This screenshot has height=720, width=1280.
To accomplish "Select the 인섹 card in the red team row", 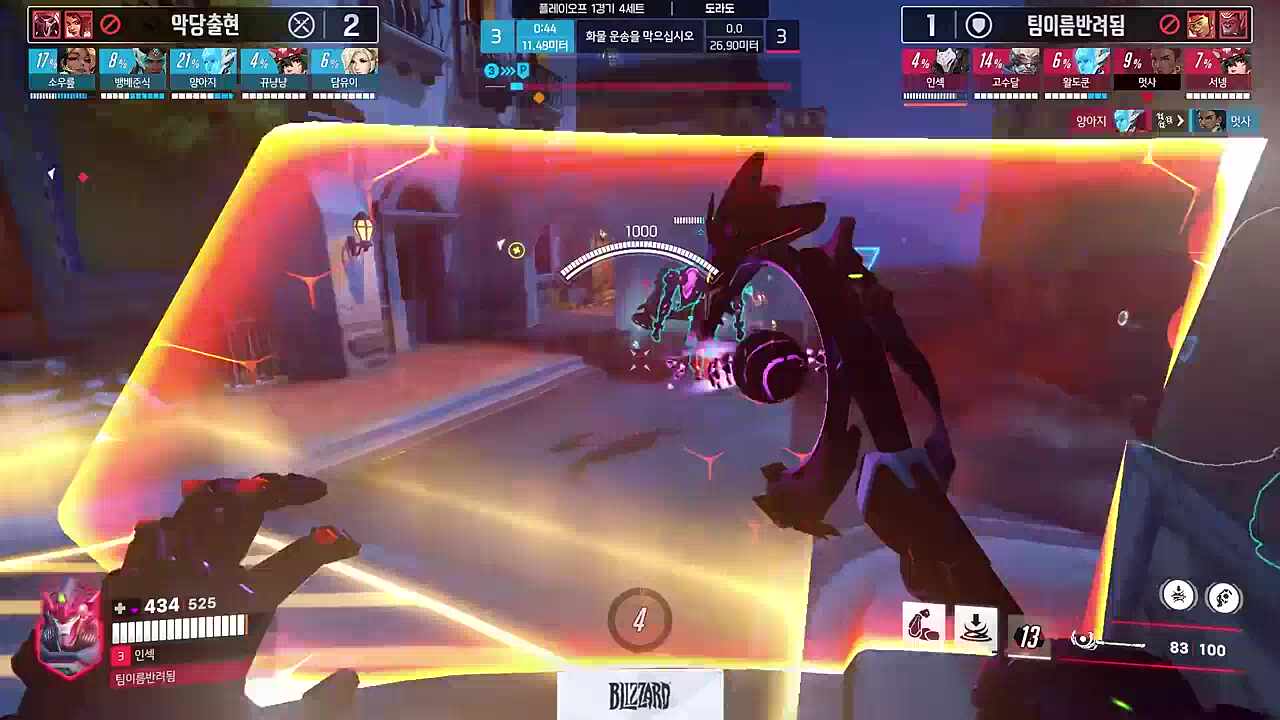I will [x=936, y=72].
